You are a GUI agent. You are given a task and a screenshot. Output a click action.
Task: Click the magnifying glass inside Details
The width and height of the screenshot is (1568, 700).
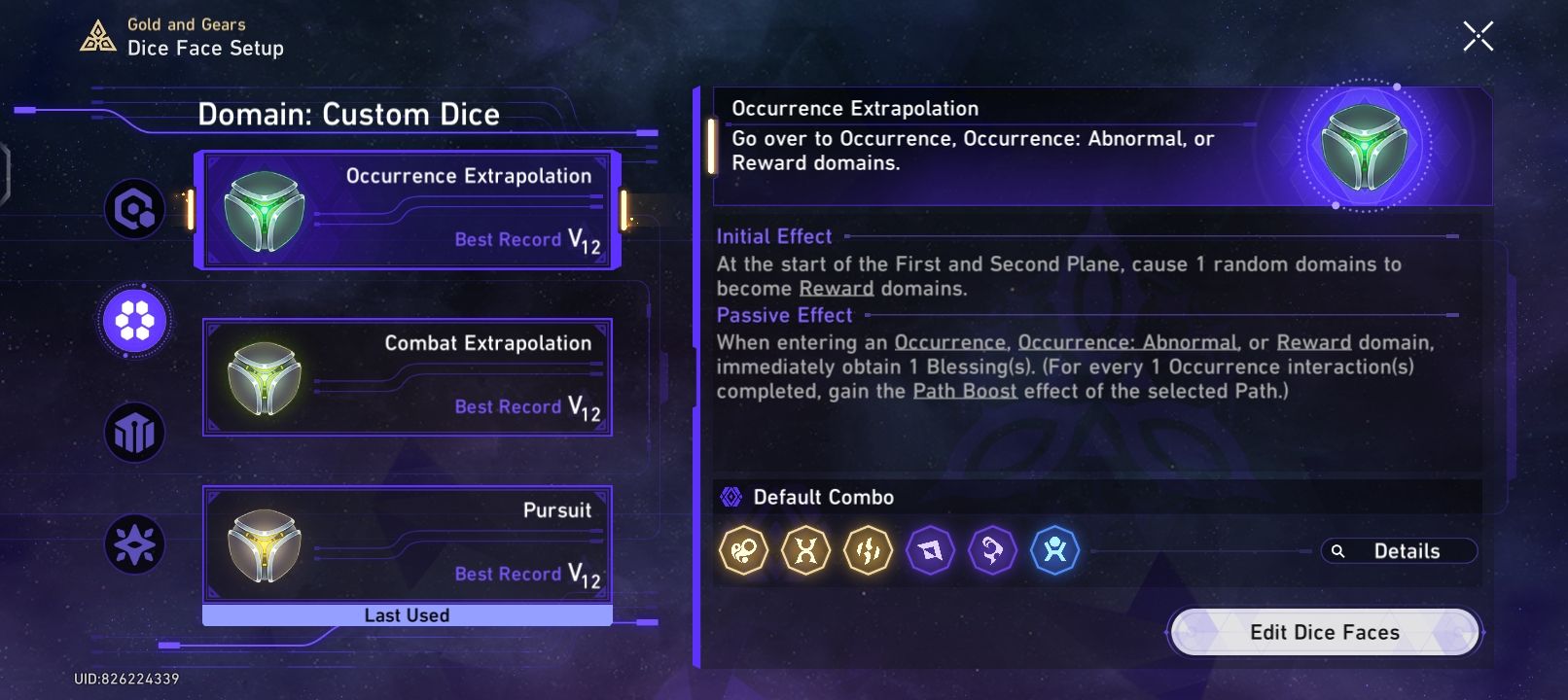1339,551
